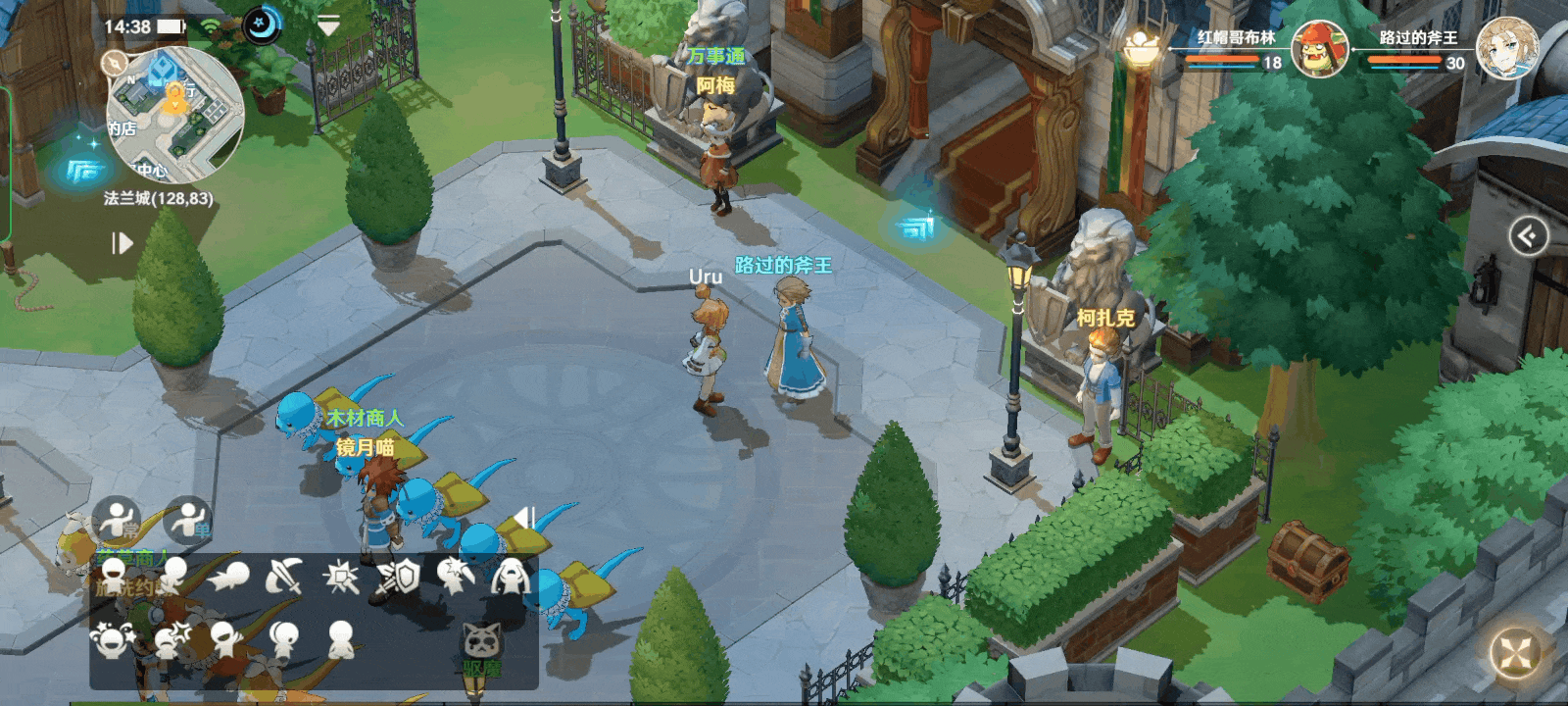Switch to the 常 emote tab

point(119,520)
